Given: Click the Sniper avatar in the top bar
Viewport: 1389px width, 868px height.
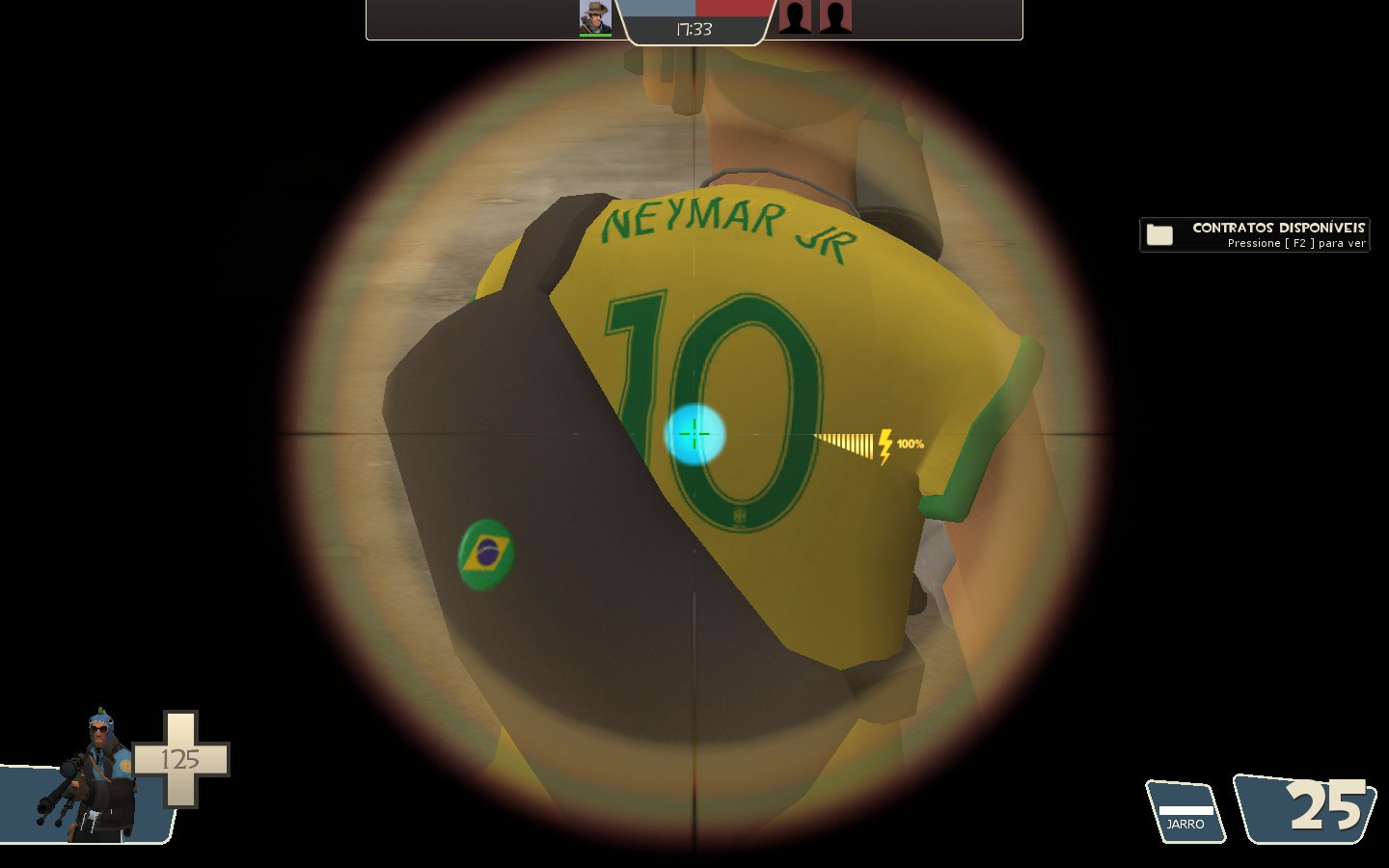Looking at the screenshot, I should pos(595,15).
